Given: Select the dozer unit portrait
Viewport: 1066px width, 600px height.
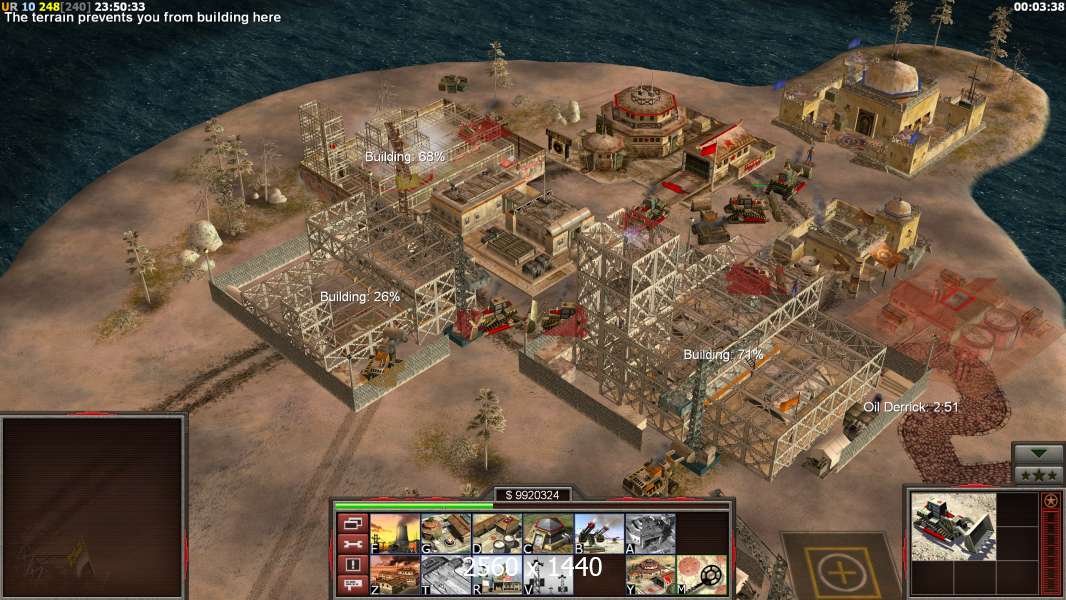Looking at the screenshot, I should pyautogui.click(x=953, y=525).
